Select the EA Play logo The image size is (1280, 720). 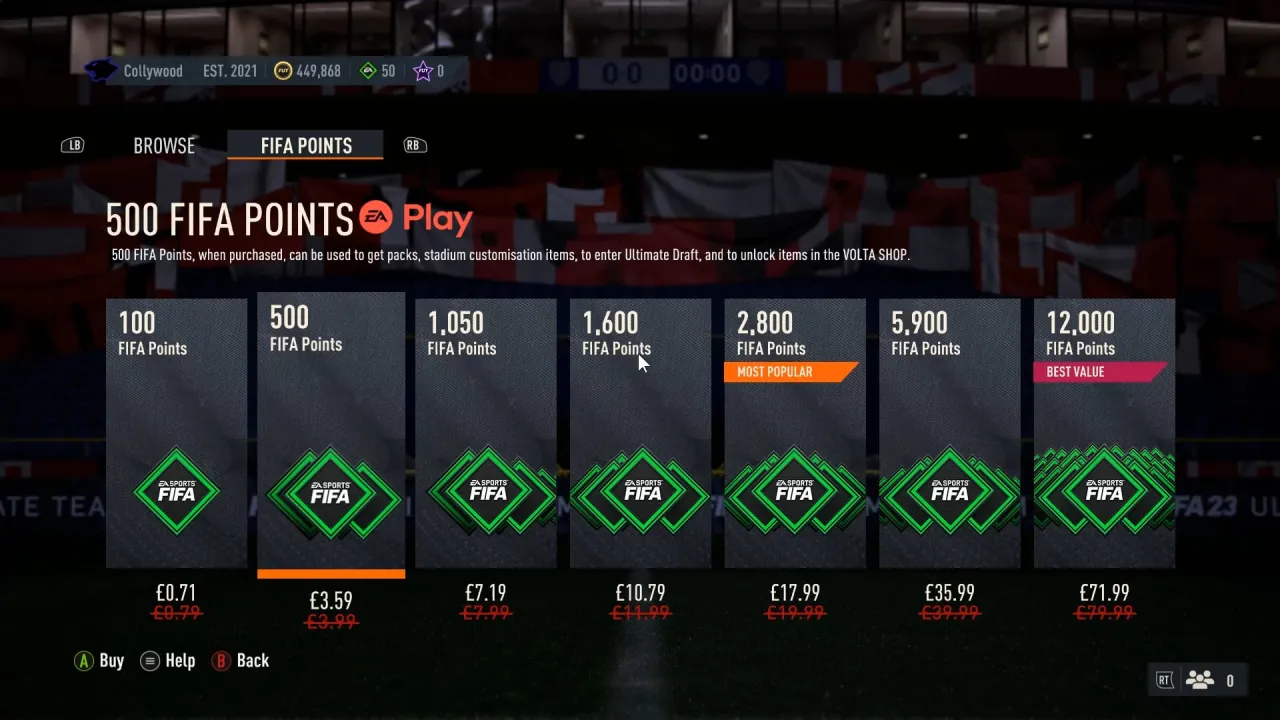414,218
